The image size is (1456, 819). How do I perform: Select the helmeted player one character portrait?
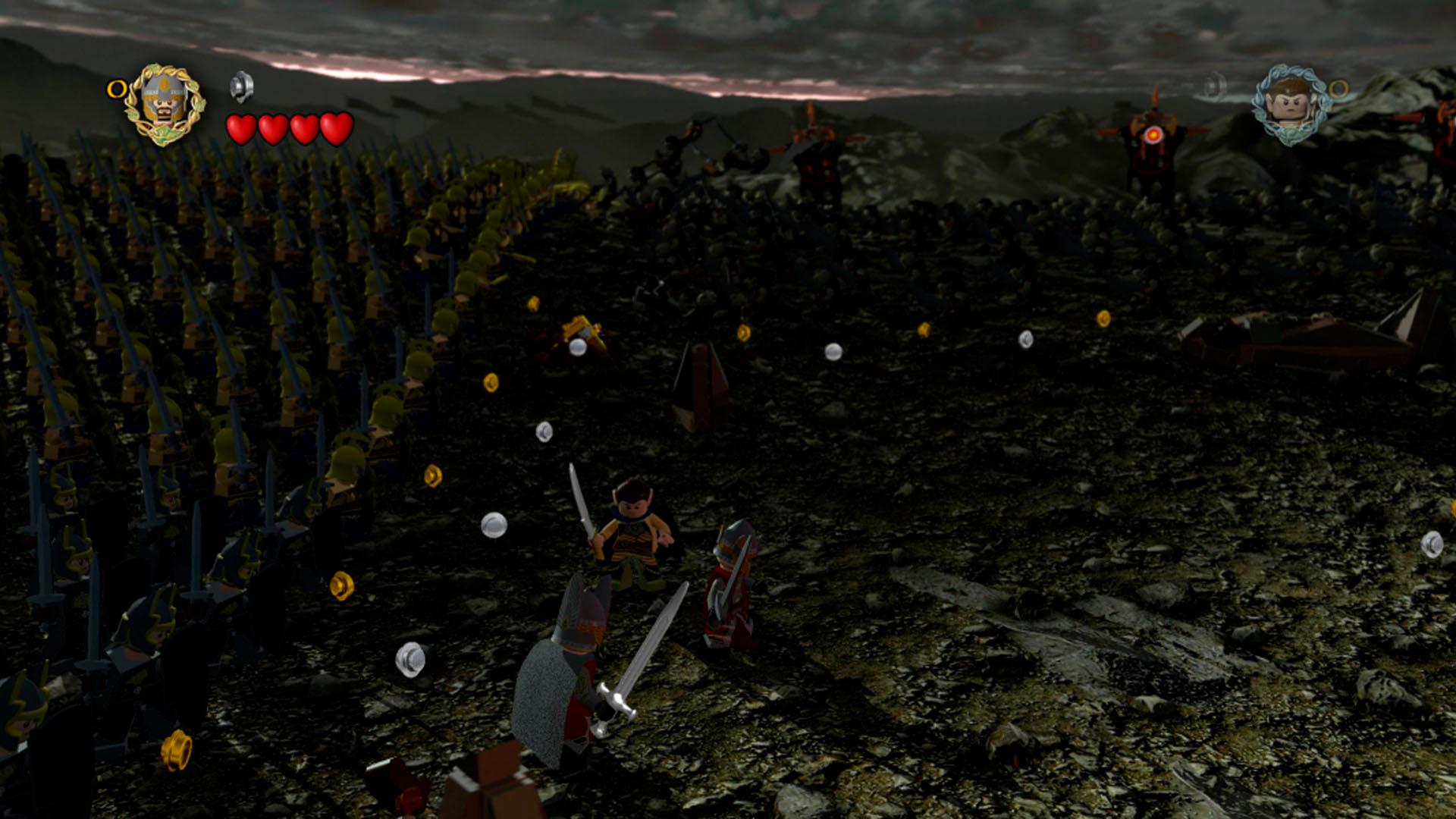[x=164, y=104]
